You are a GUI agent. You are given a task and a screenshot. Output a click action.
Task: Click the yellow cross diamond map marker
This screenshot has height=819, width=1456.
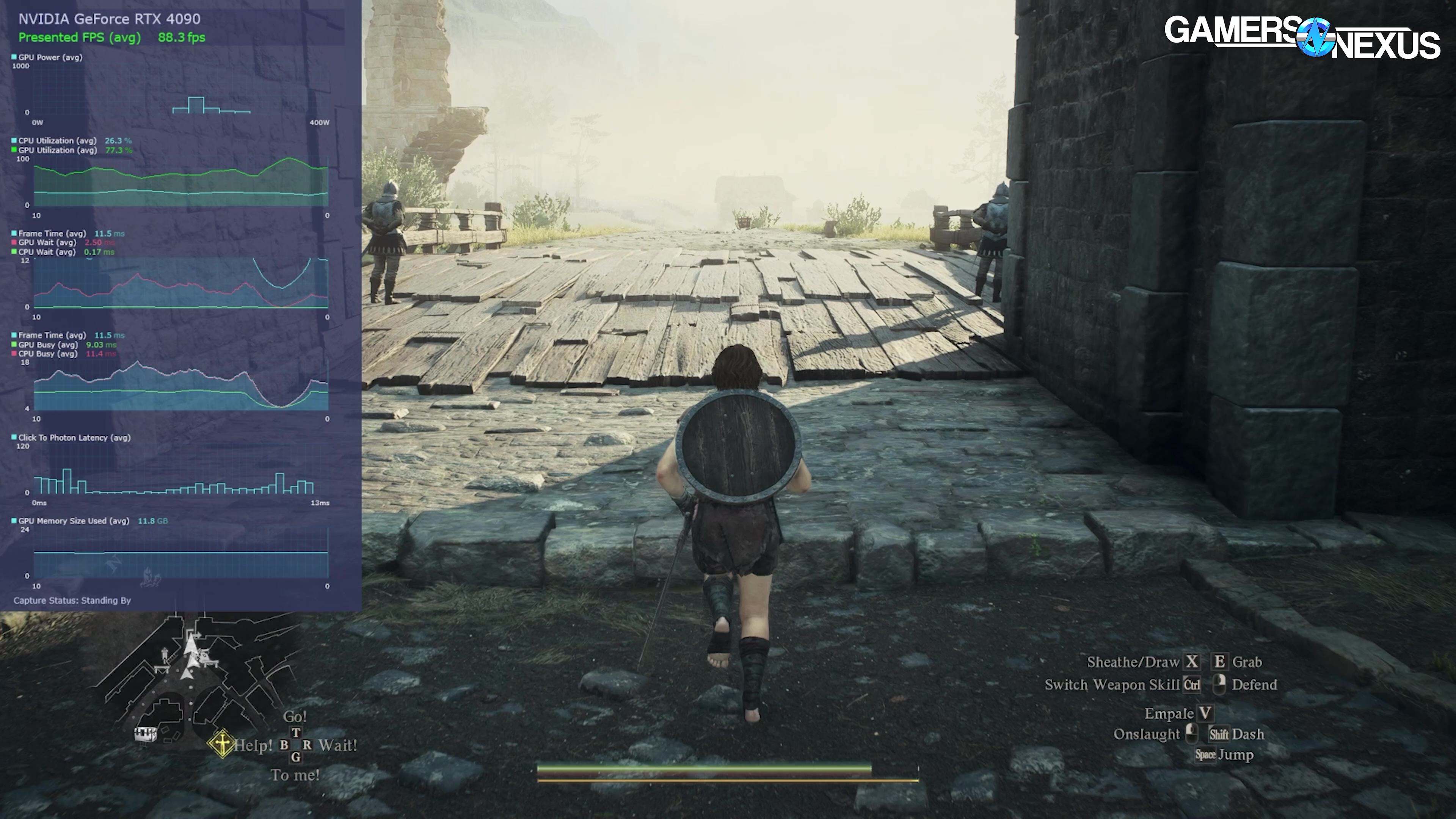tap(221, 743)
